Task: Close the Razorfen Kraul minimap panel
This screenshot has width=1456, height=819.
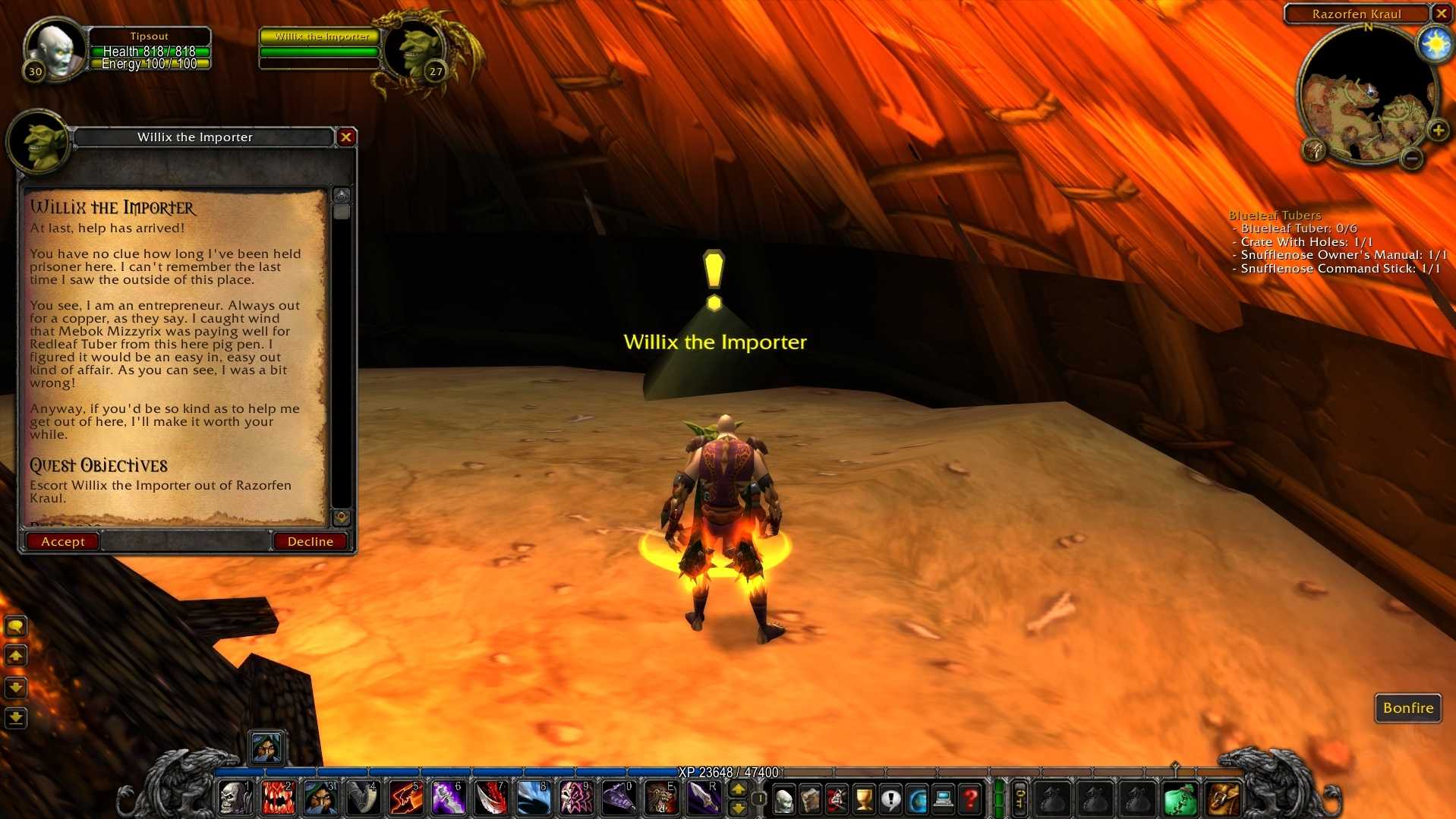Action: [x=1441, y=14]
